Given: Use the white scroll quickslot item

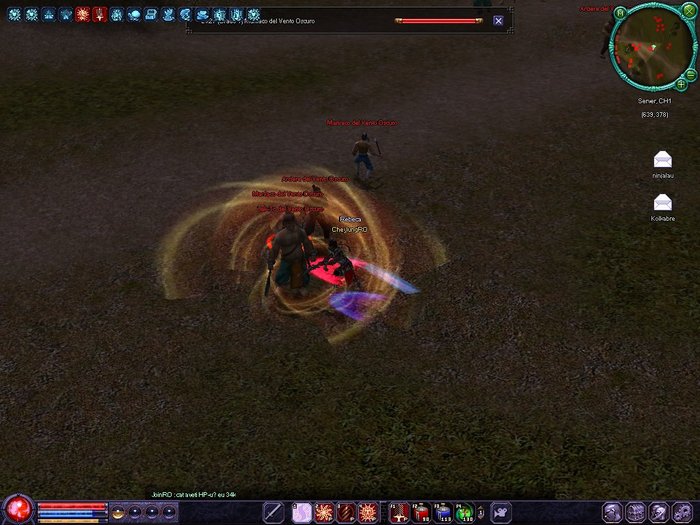Looking at the screenshot, I should tap(301, 513).
